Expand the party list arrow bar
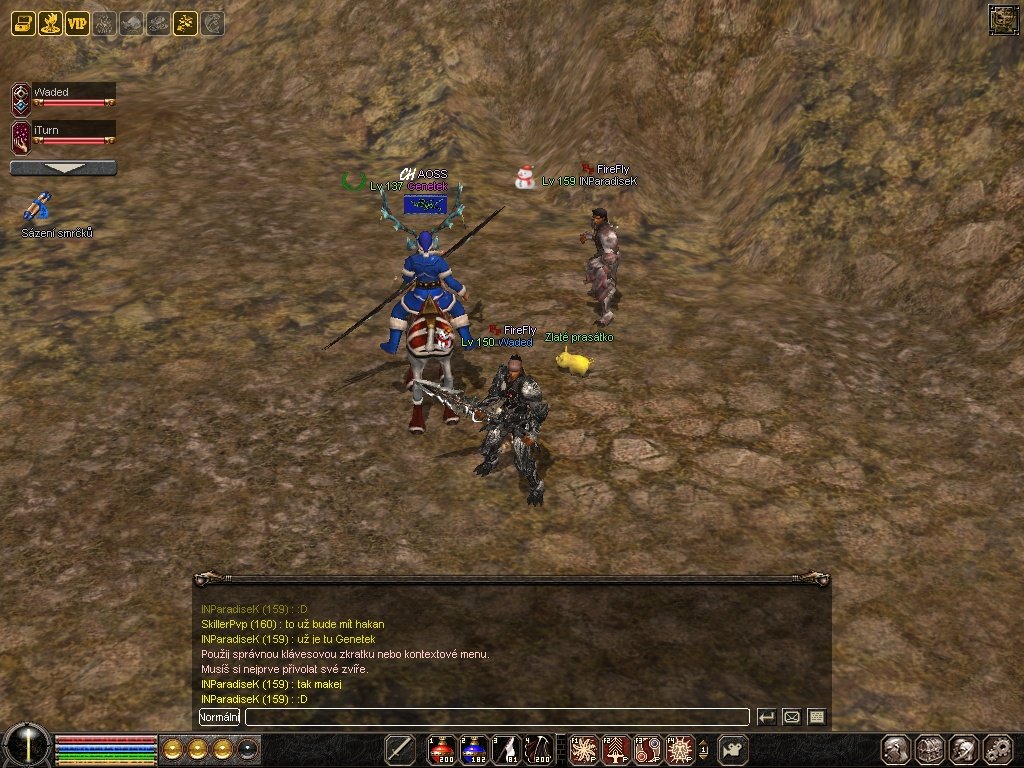This screenshot has height=768, width=1024. pyautogui.click(x=63, y=168)
